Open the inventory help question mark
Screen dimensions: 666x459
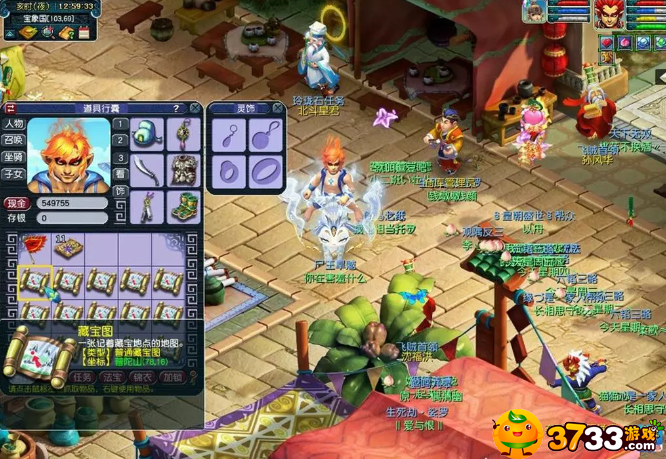(x=176, y=108)
